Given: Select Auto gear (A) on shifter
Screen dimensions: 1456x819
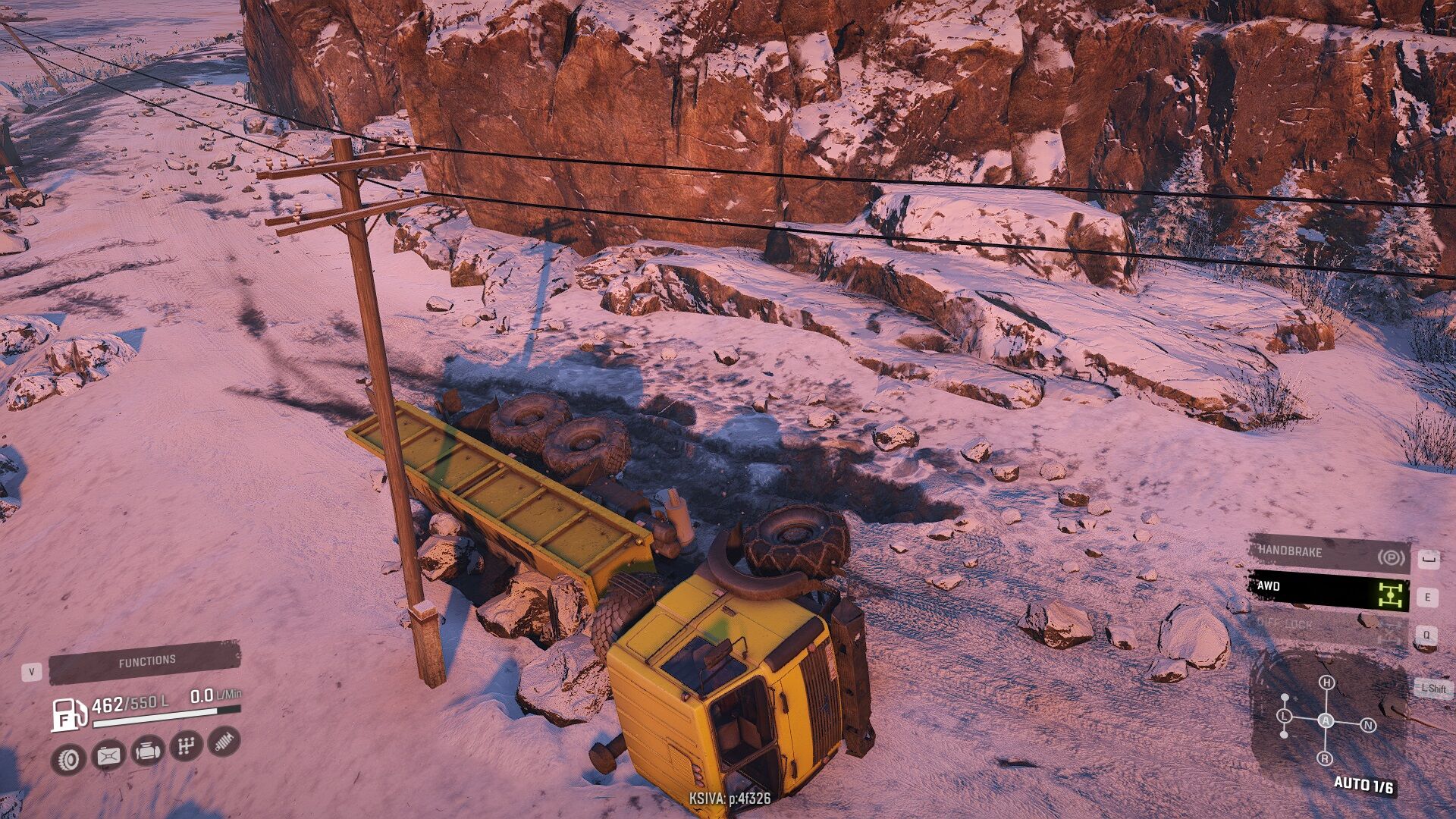Looking at the screenshot, I should point(1326,720).
